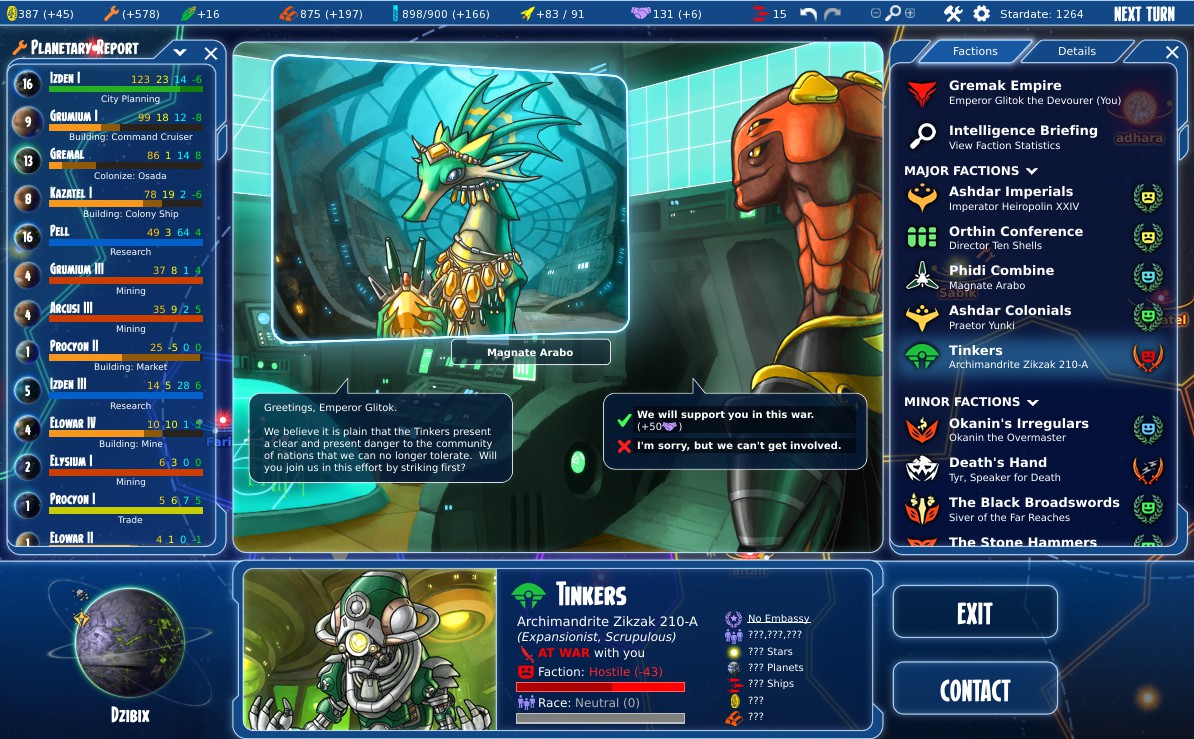Switch to the Details tab

click(x=1076, y=51)
